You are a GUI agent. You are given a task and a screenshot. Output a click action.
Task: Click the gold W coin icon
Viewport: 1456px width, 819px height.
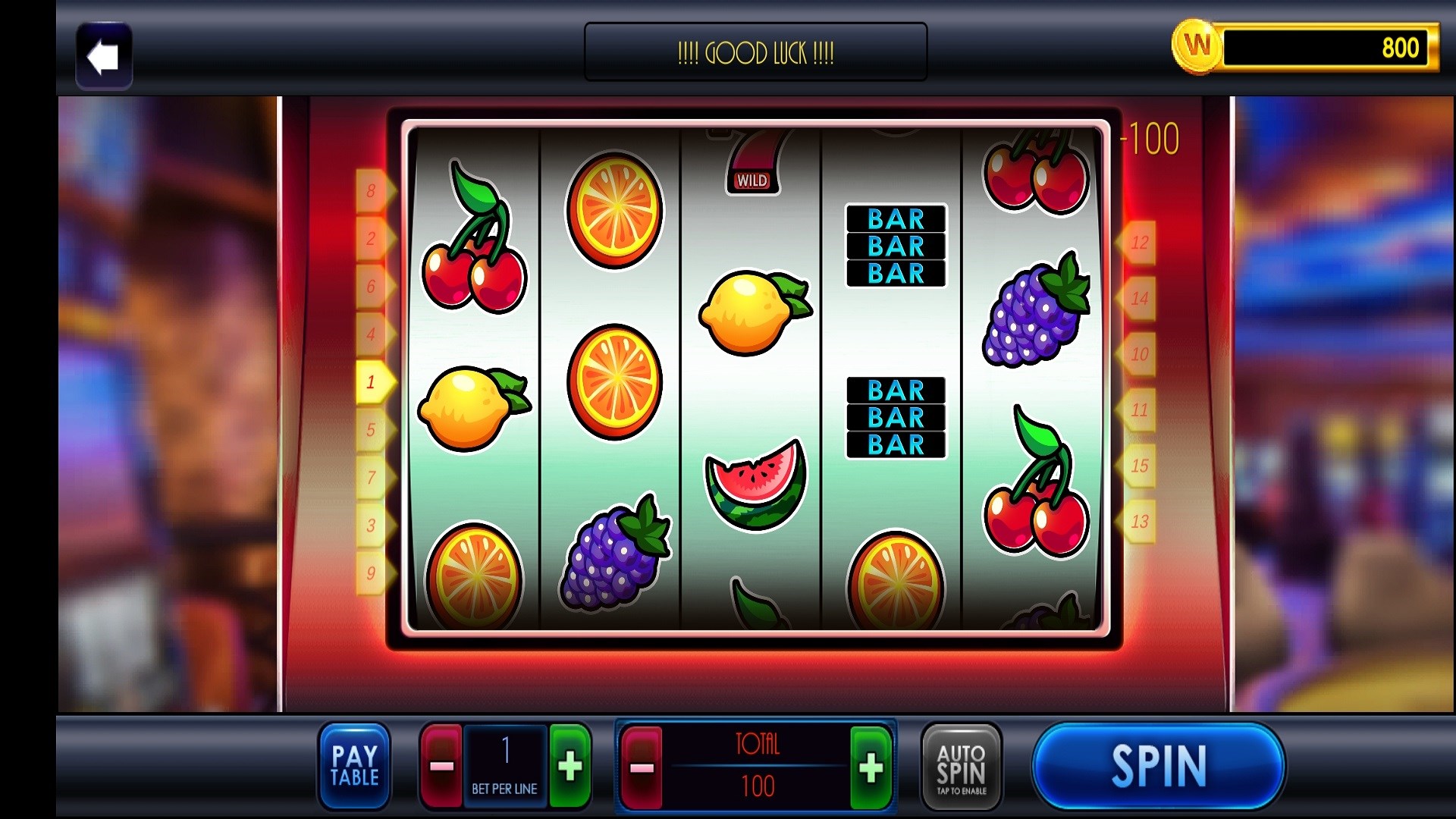point(1197,48)
